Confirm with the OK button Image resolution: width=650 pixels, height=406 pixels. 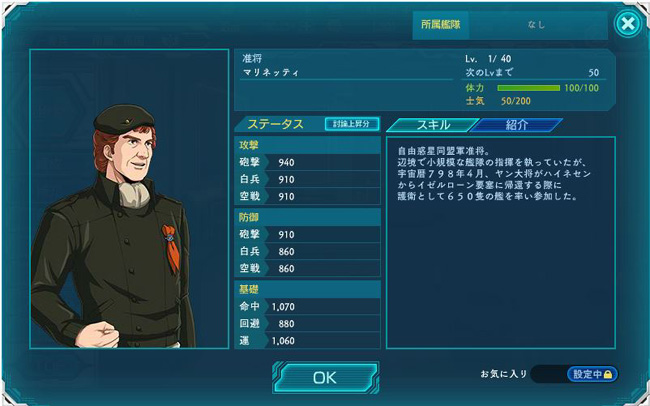pos(325,377)
